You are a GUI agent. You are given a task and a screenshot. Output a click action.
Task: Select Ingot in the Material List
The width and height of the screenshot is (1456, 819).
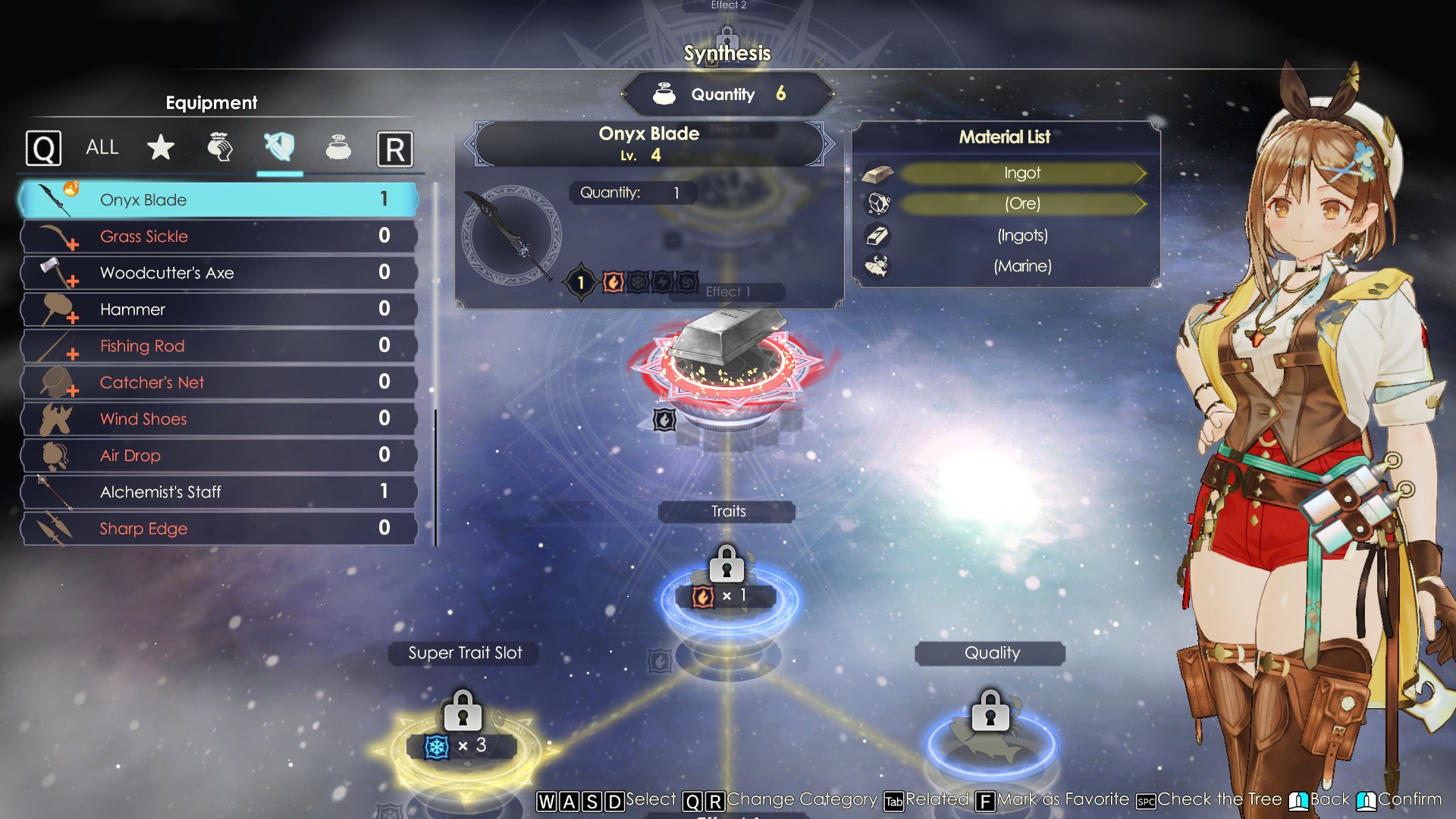click(x=1021, y=173)
